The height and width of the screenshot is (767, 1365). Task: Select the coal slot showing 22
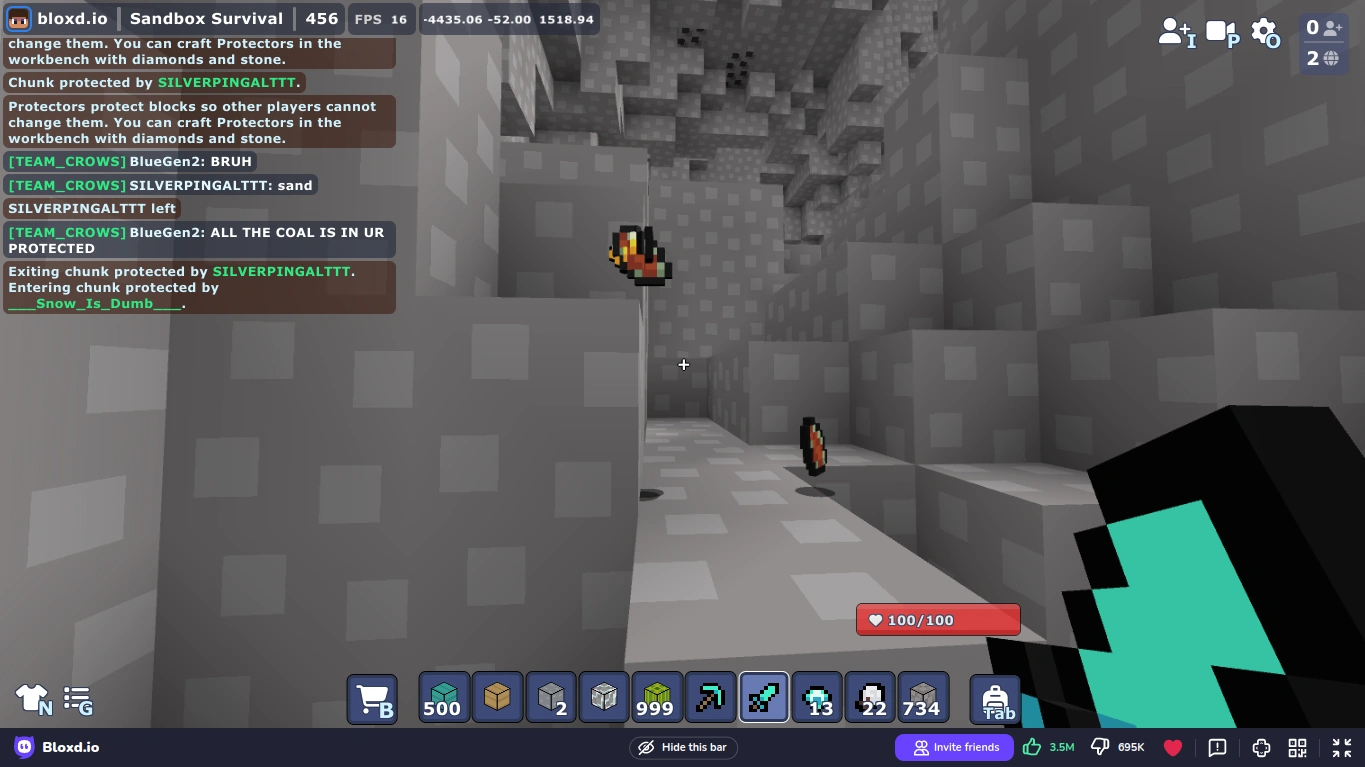pyautogui.click(x=870, y=697)
